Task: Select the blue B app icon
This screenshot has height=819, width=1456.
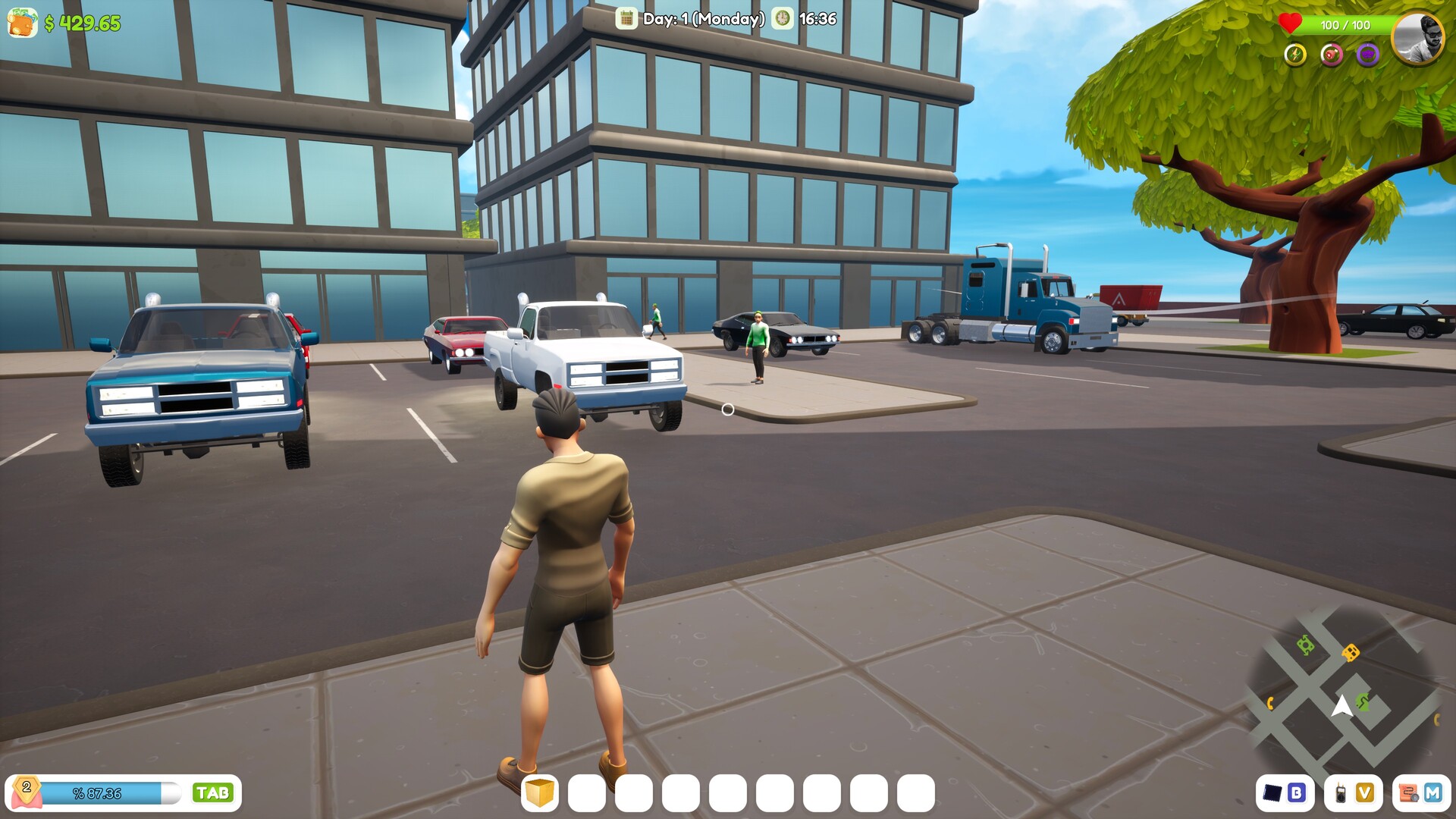Action: click(x=1297, y=792)
